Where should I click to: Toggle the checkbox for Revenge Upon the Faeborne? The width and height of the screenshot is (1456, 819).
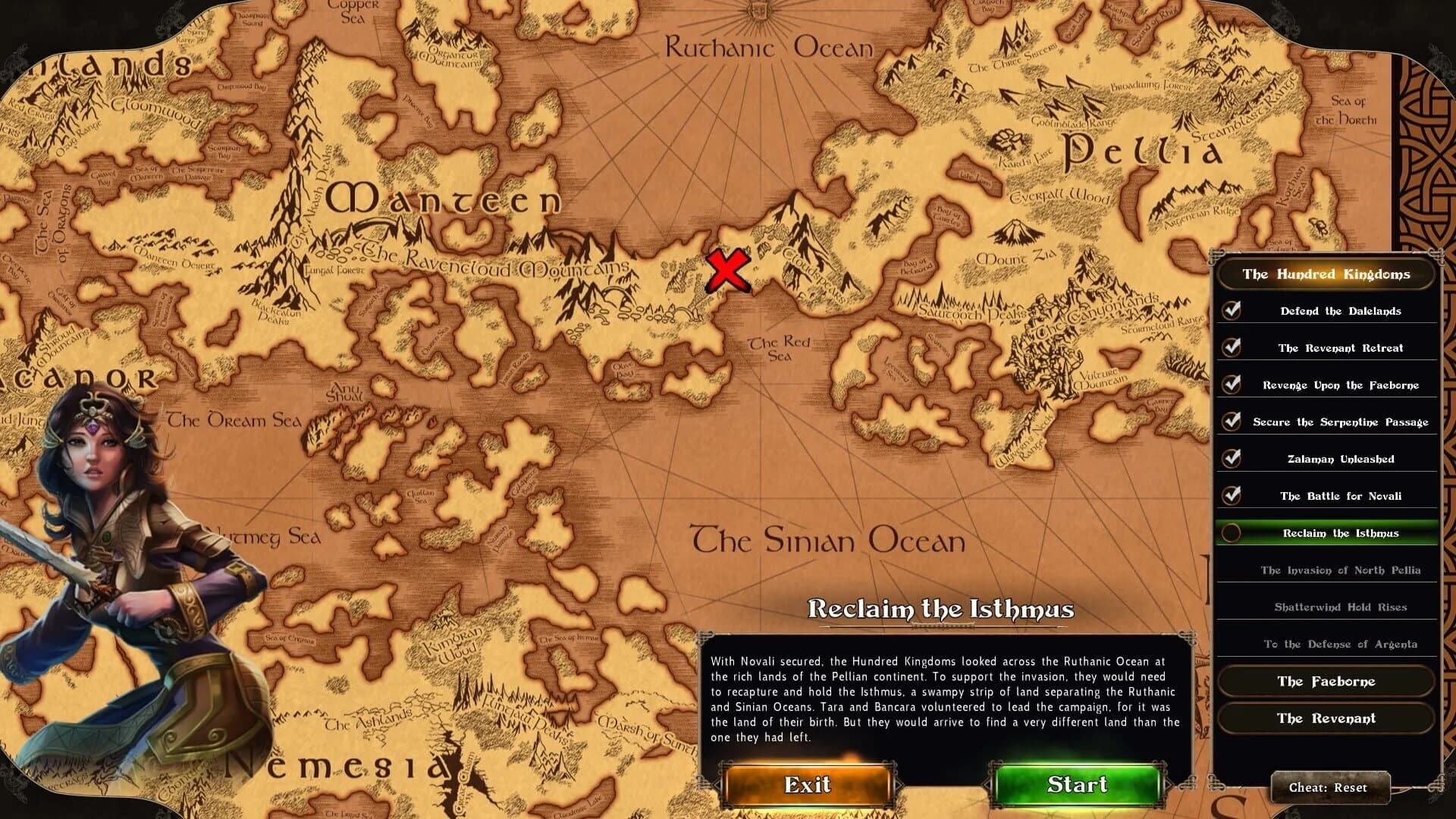click(1233, 384)
